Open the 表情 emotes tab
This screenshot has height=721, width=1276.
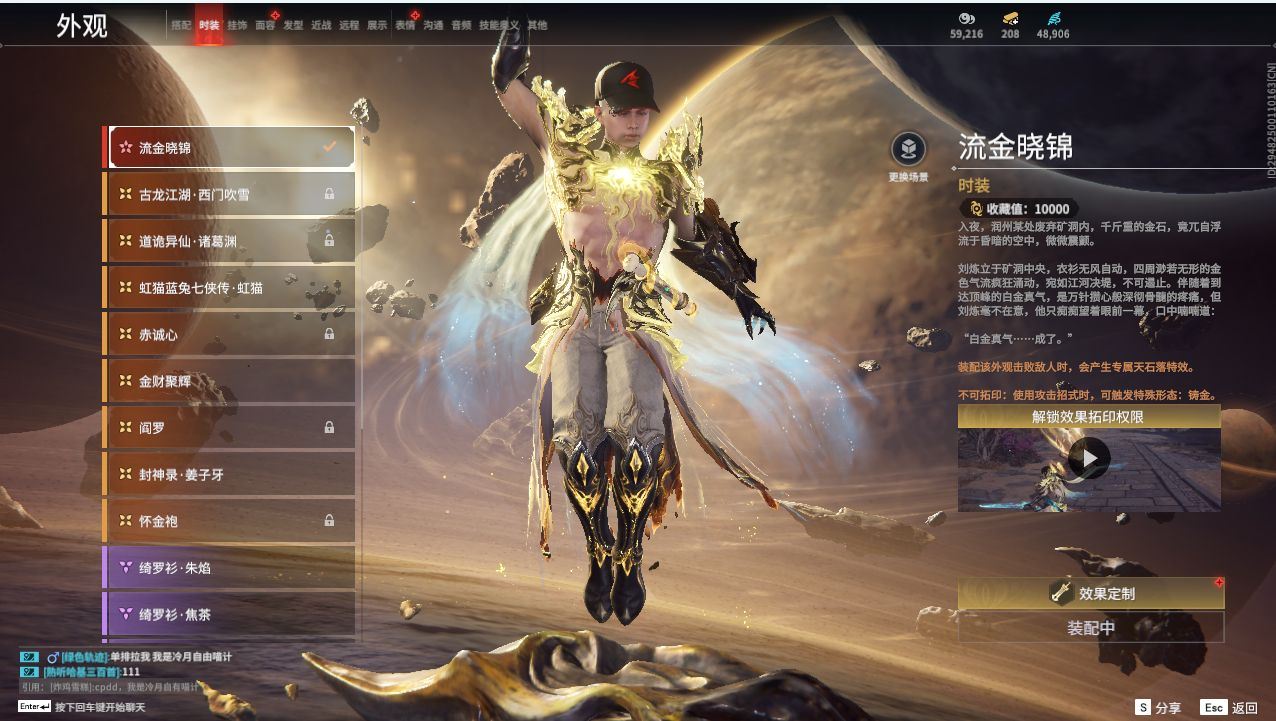click(405, 25)
